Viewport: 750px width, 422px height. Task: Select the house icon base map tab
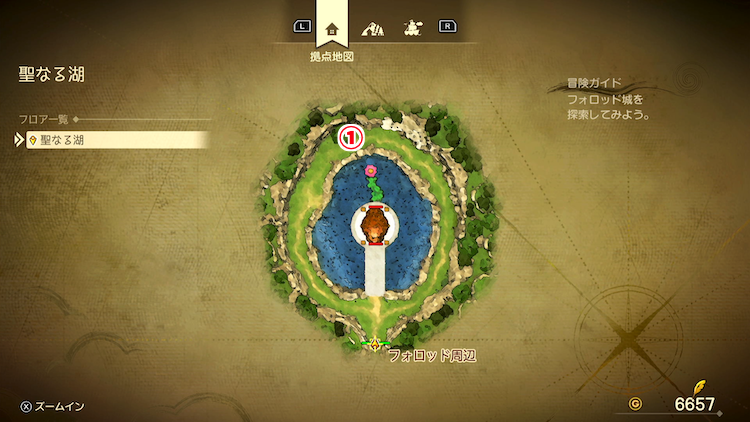[332, 28]
